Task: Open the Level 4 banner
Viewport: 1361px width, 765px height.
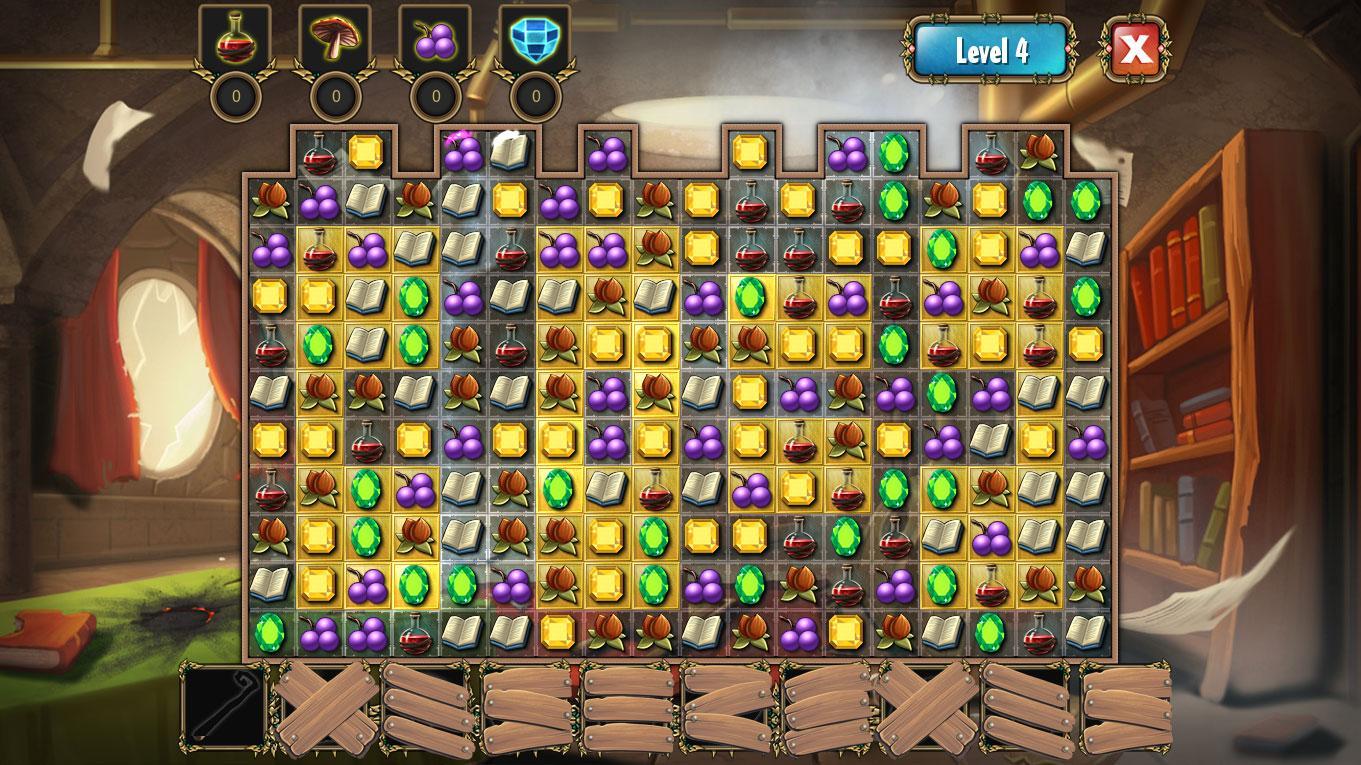Action: coord(992,50)
